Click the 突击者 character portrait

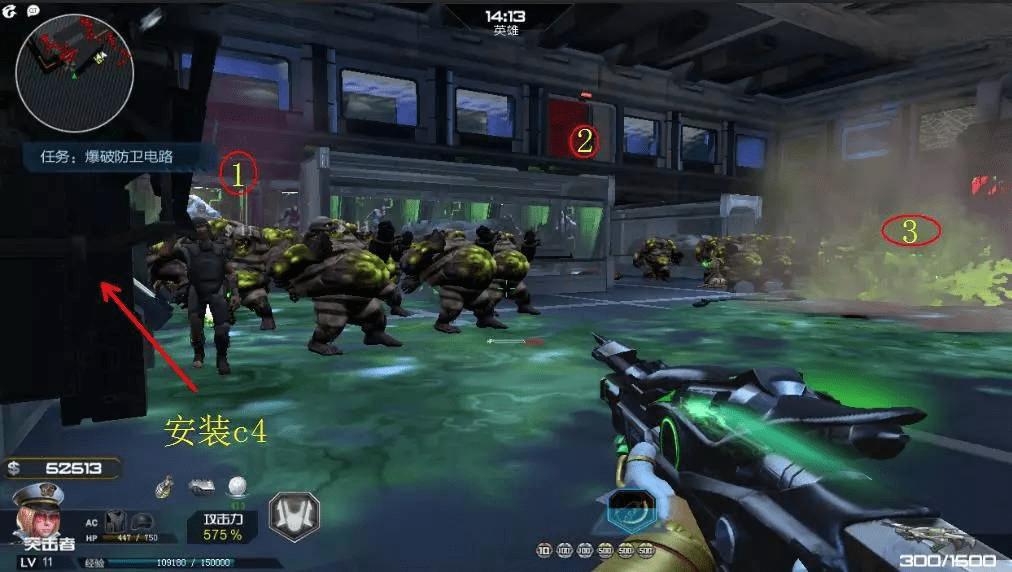click(40, 515)
